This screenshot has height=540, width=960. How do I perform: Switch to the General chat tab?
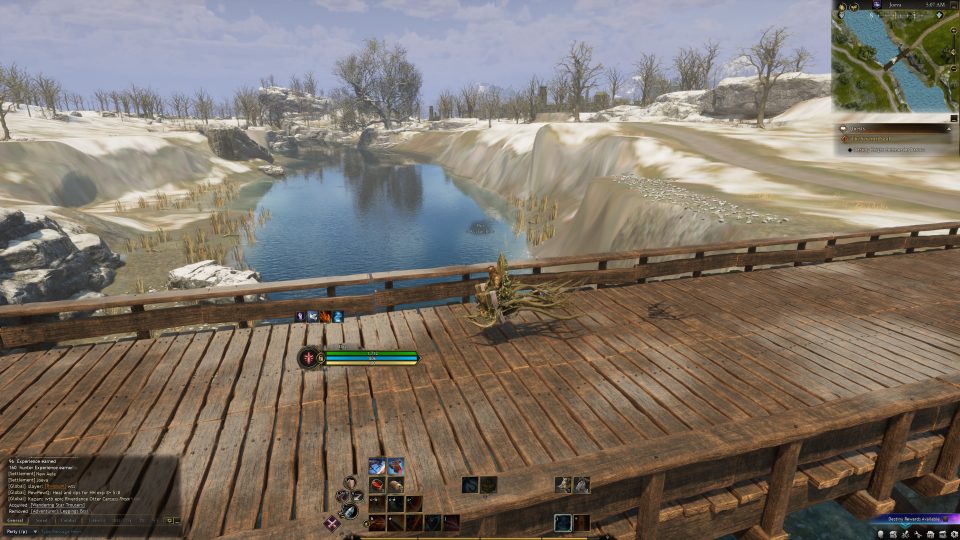15,520
